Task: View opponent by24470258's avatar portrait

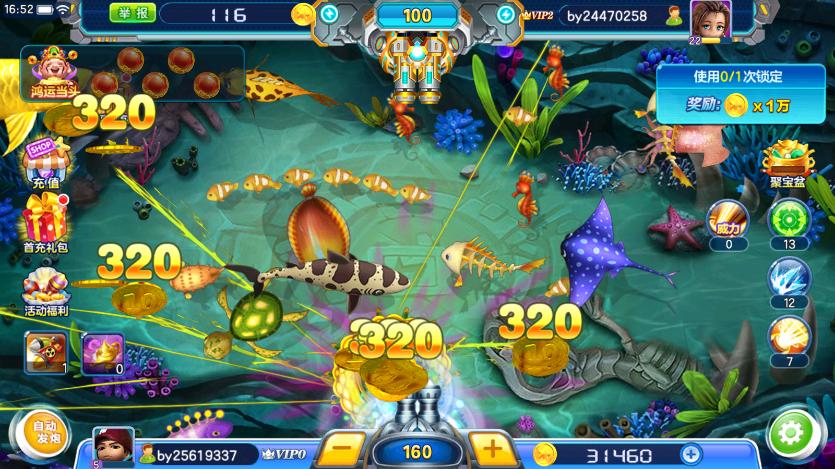Action: [710, 20]
